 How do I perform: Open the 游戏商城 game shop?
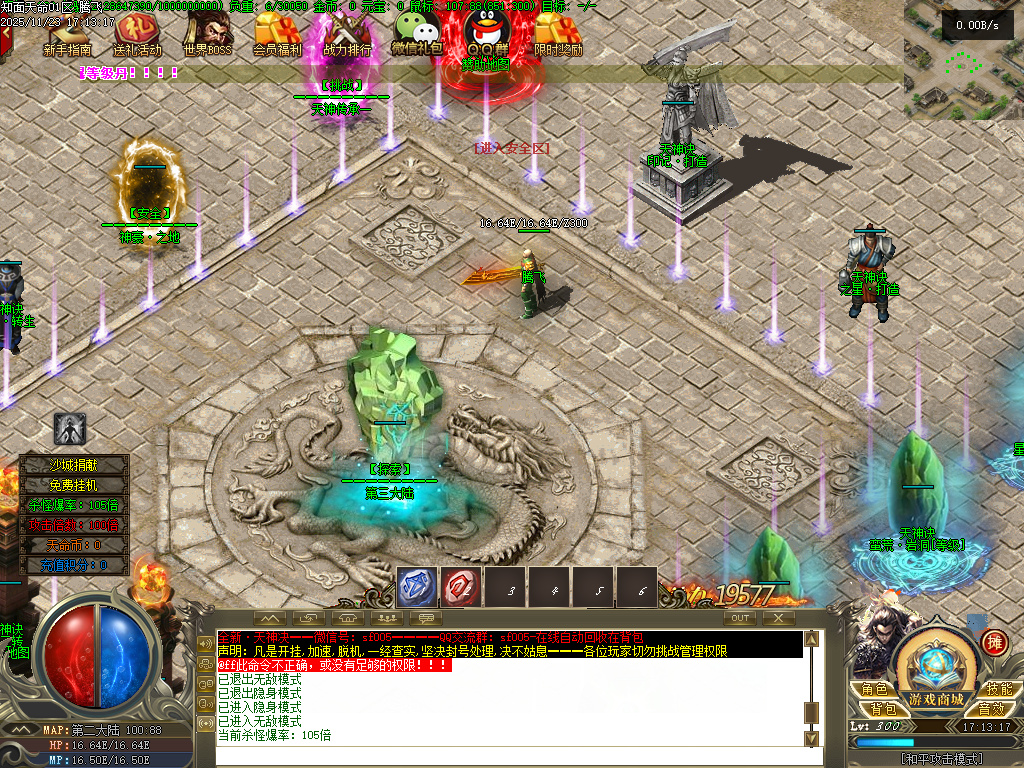[936, 698]
